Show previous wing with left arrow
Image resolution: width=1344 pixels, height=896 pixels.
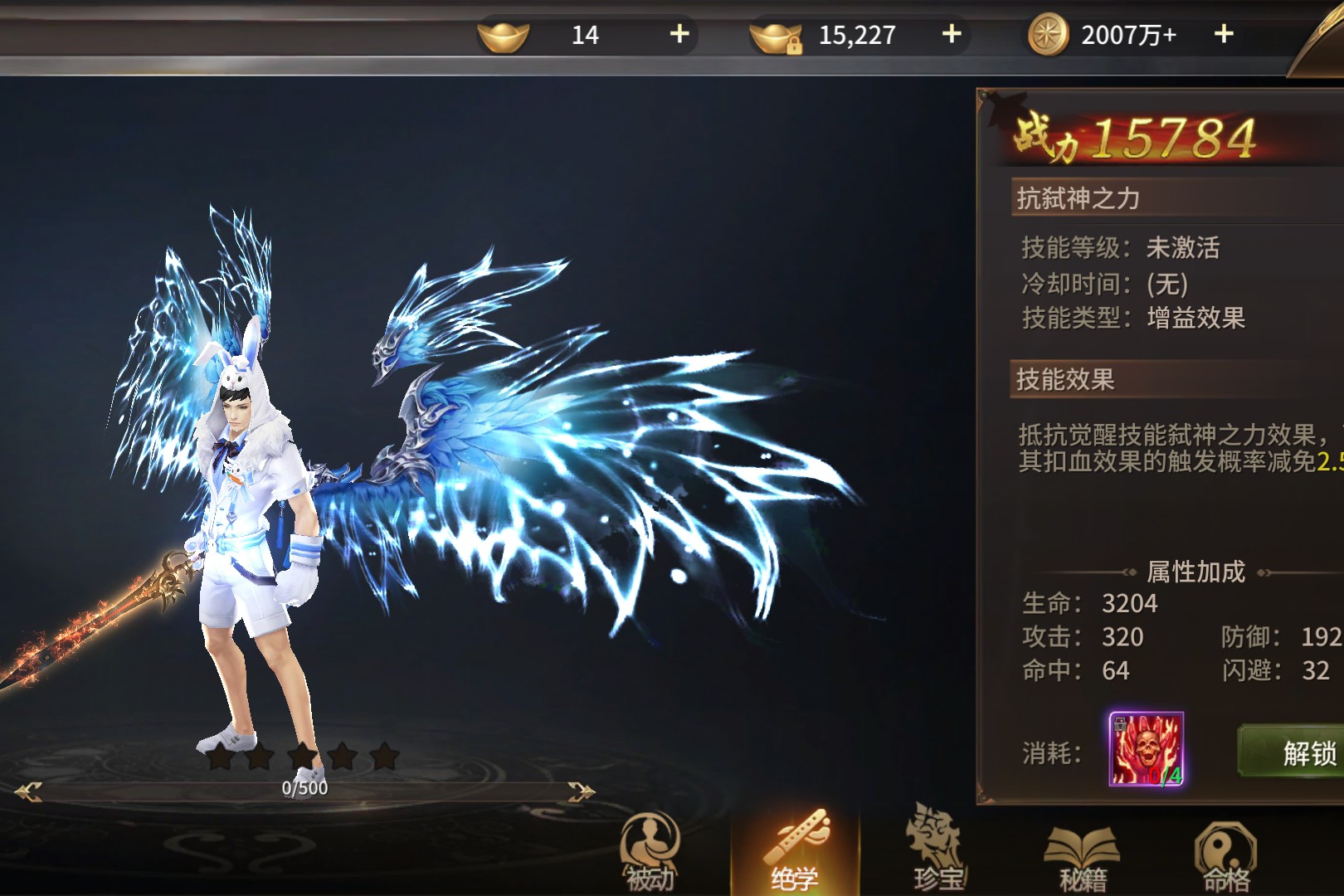tap(29, 792)
